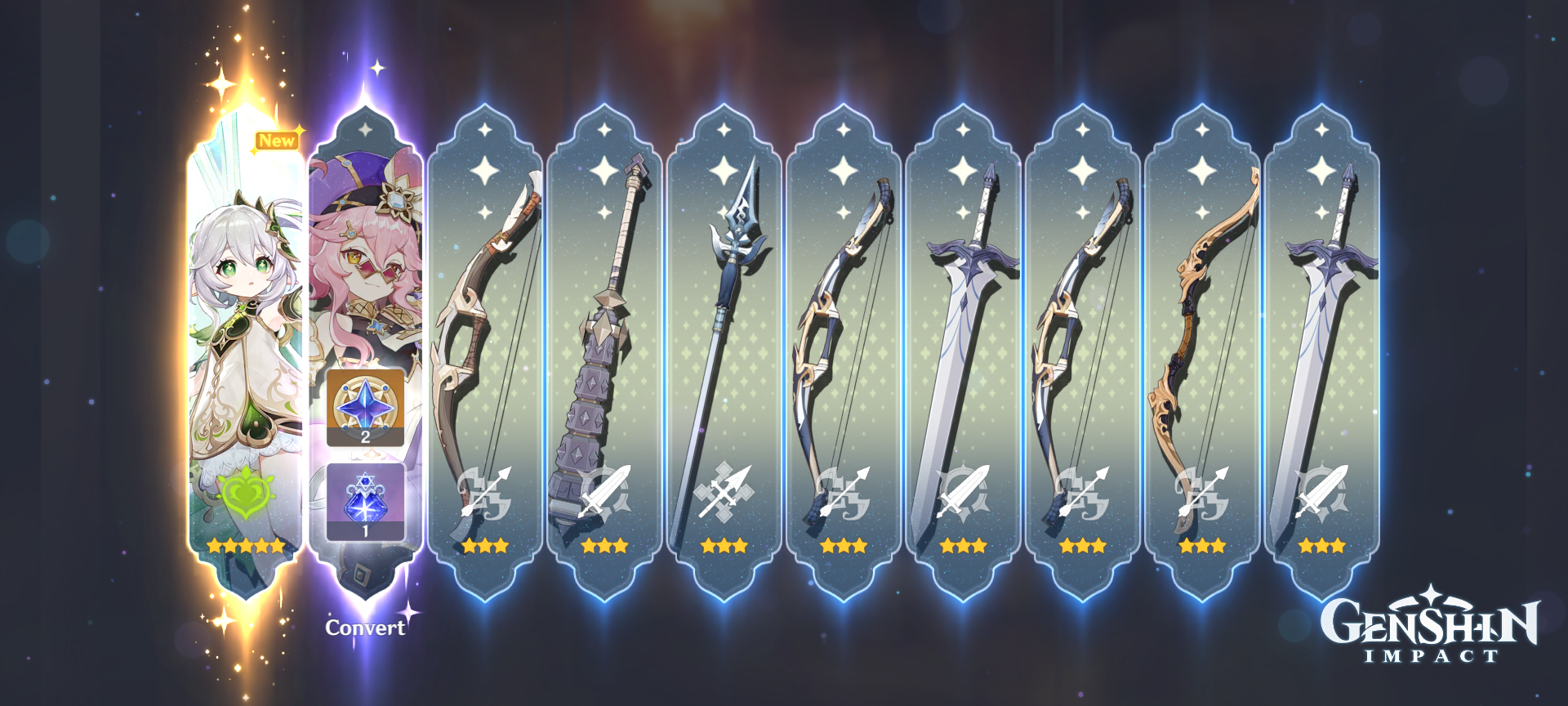This screenshot has height=706, width=1568.
Task: Open Dori's character result card
Action: (365, 245)
